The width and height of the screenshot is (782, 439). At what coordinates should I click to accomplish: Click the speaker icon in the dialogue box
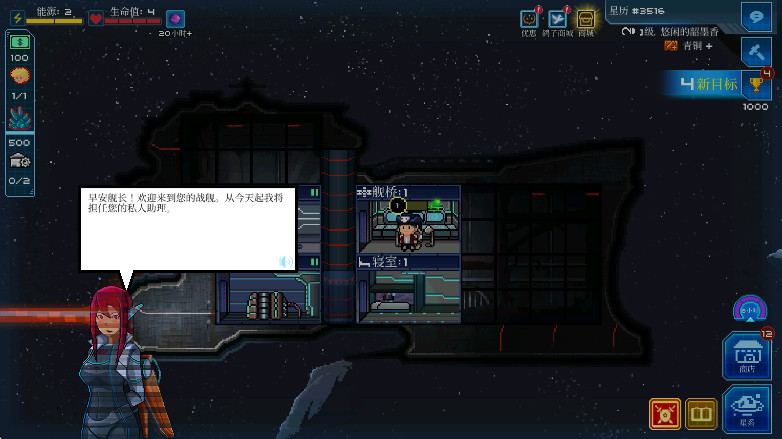click(285, 262)
